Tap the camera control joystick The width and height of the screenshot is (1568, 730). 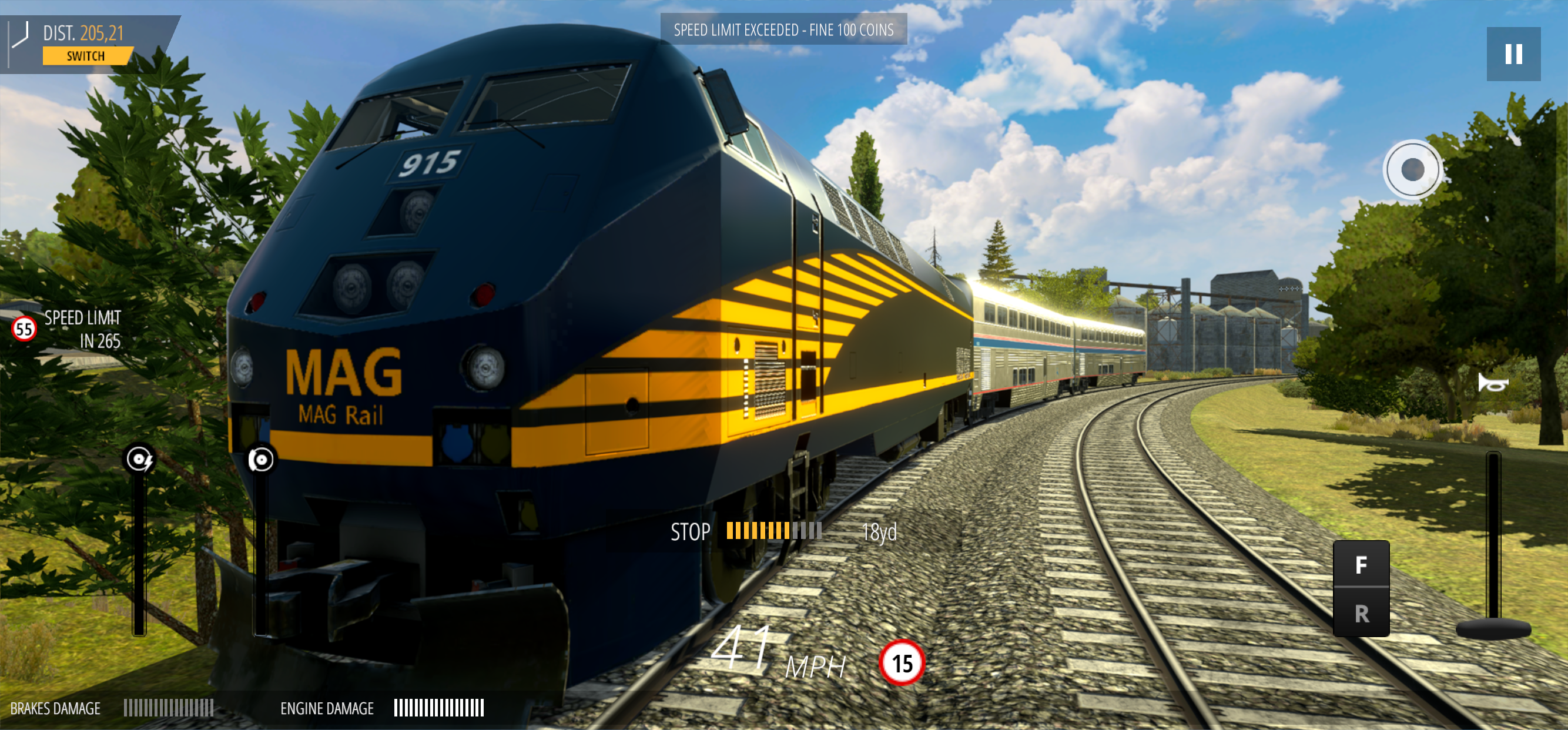[1413, 170]
